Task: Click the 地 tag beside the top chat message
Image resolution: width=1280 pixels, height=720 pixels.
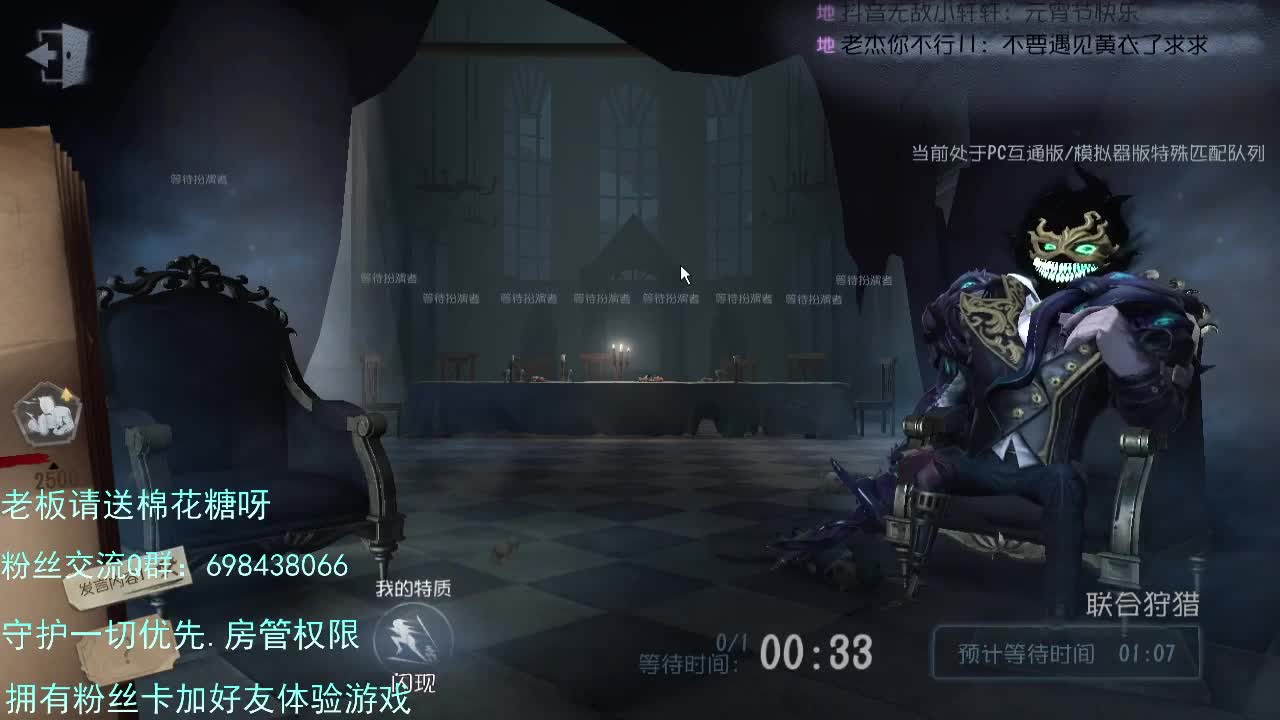Action: pyautogui.click(x=822, y=13)
